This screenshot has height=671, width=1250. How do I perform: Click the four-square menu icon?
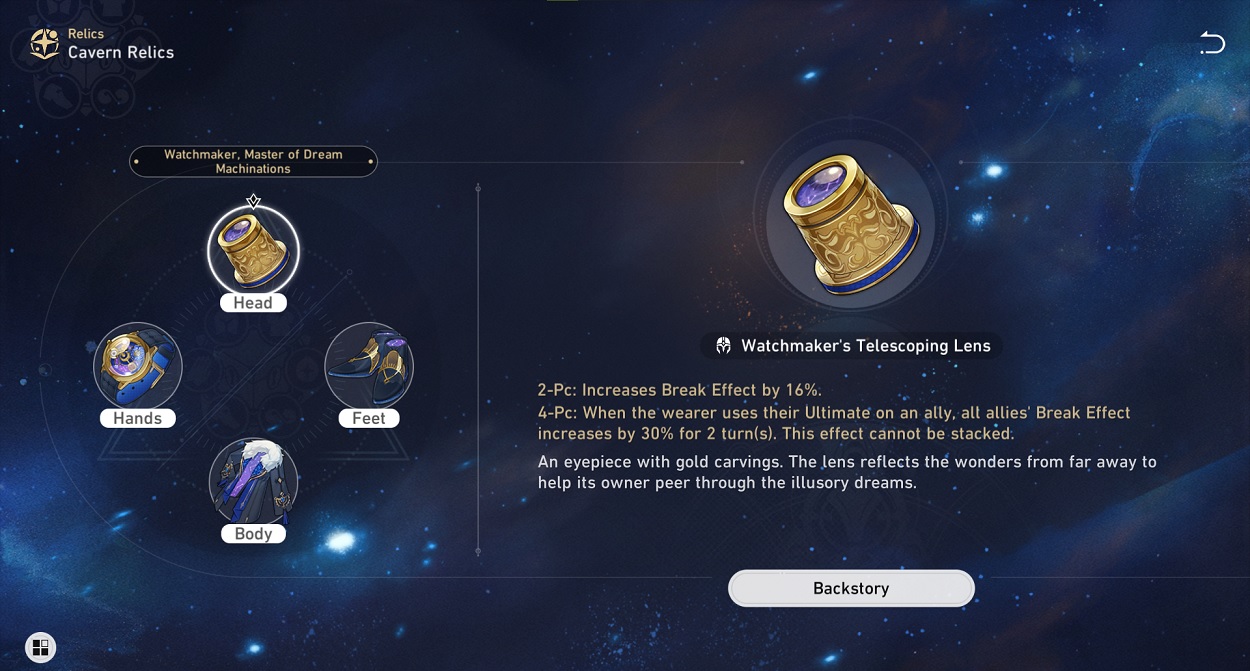tap(40, 647)
